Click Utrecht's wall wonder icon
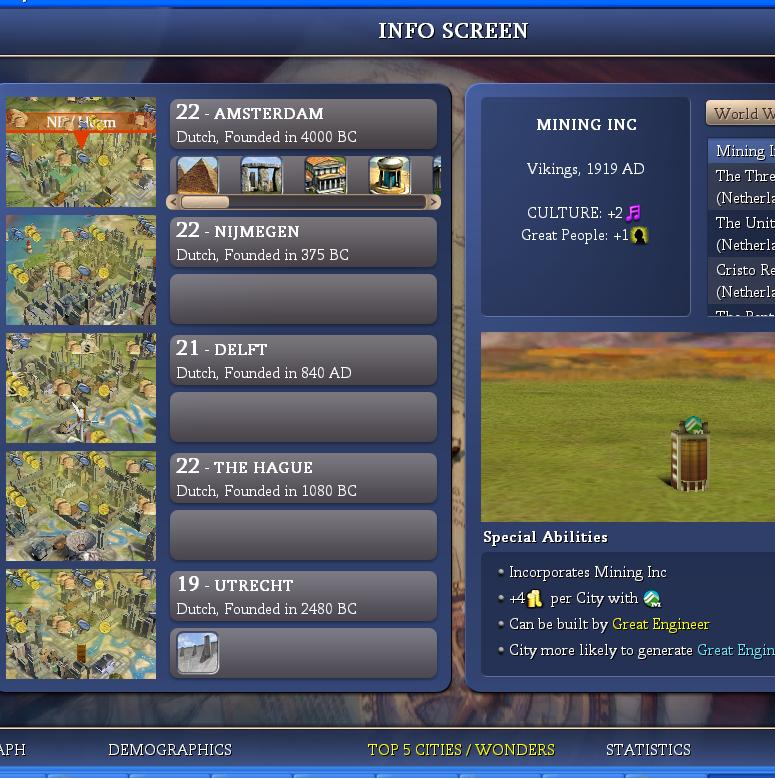This screenshot has width=775, height=779. (198, 653)
